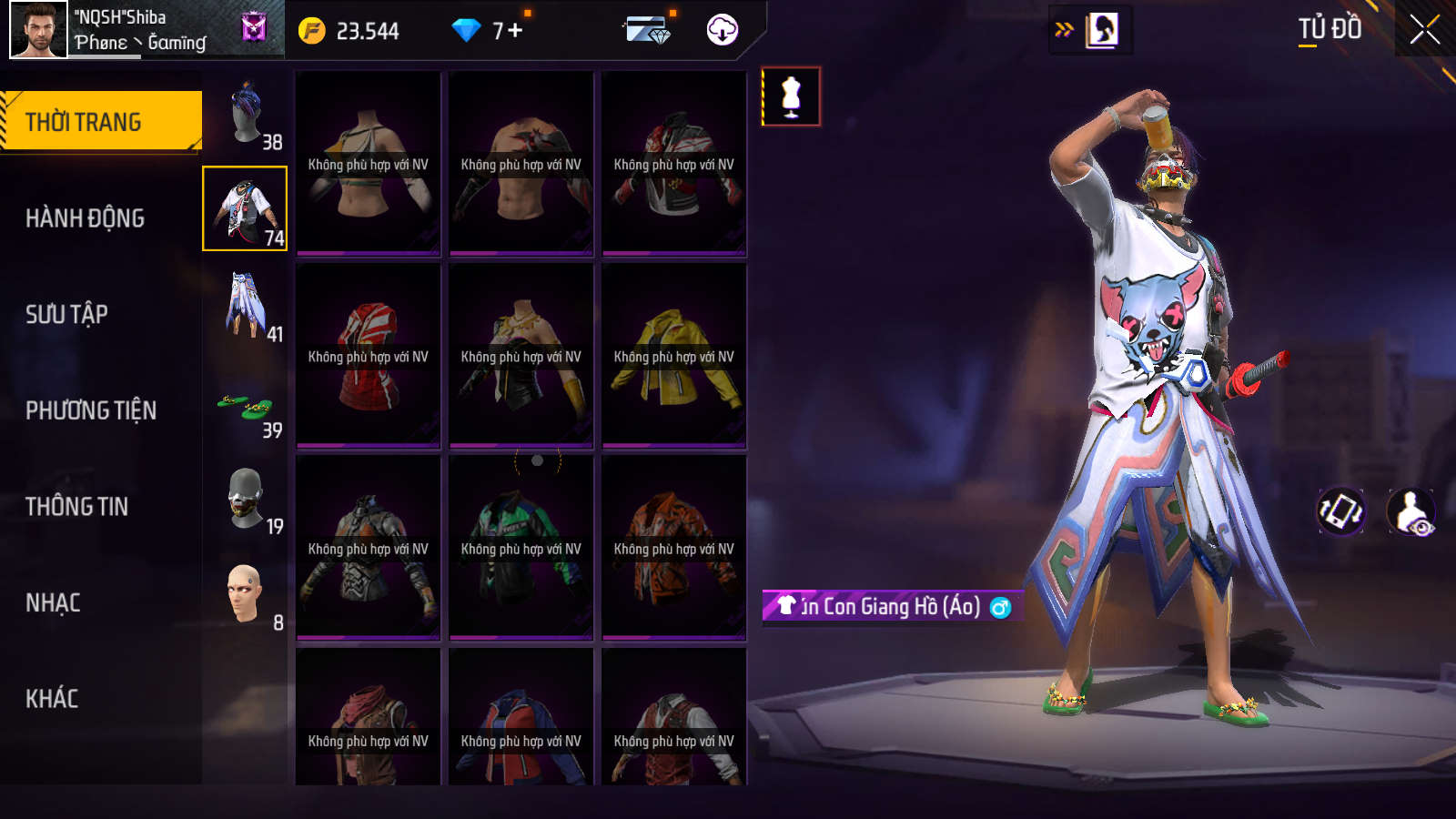Switch to the NHẠC tab

click(54, 602)
